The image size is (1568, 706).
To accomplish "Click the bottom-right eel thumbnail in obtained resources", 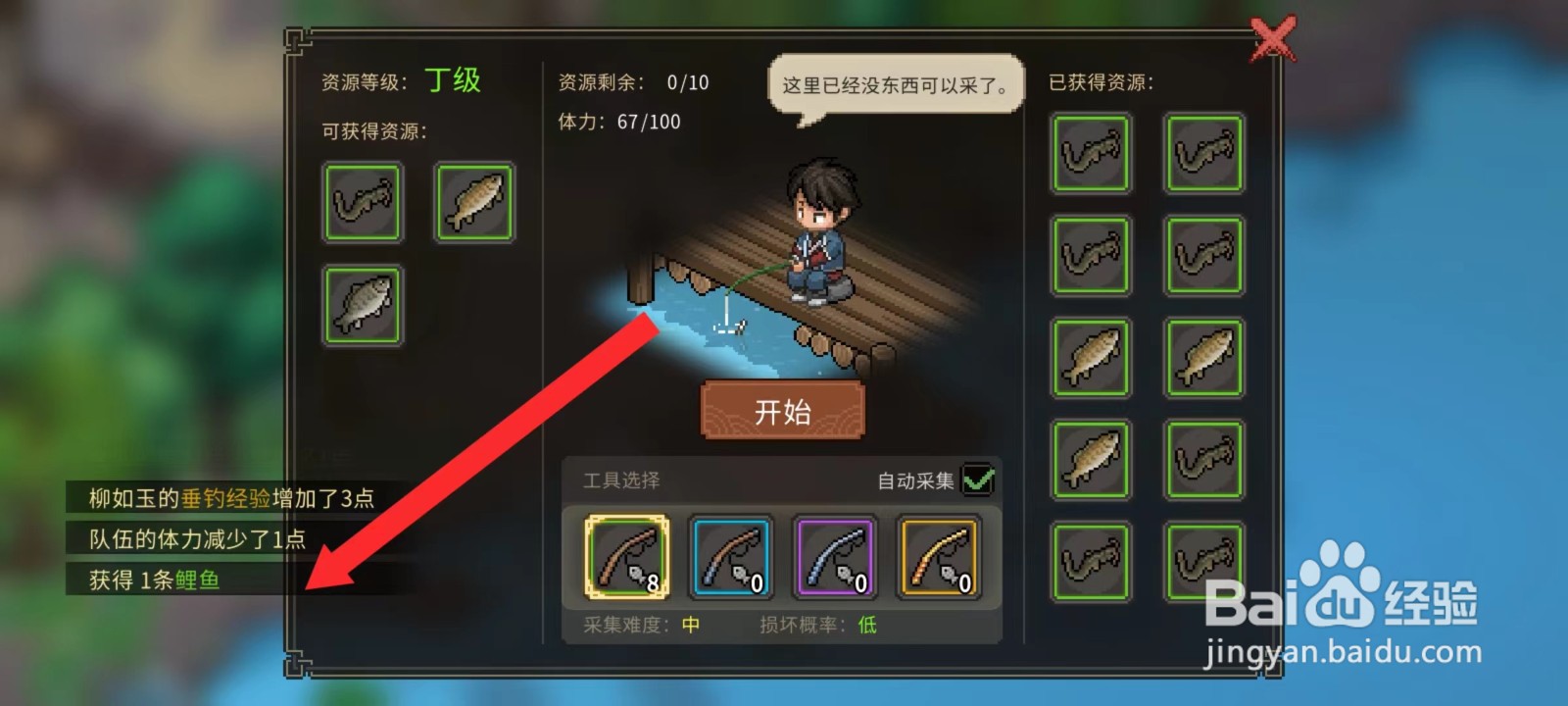I will 1204,562.
